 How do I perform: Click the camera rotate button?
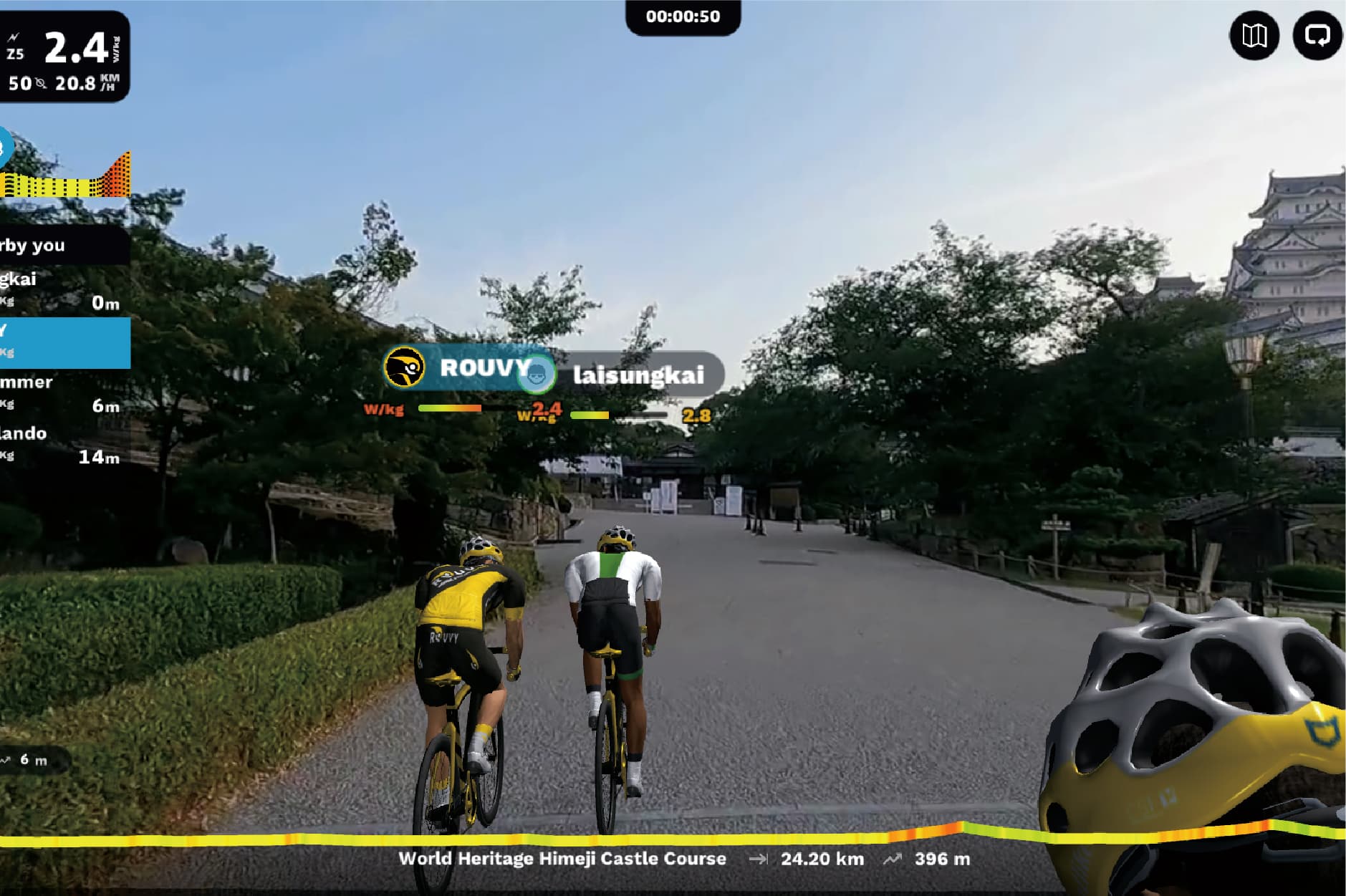[x=1317, y=36]
